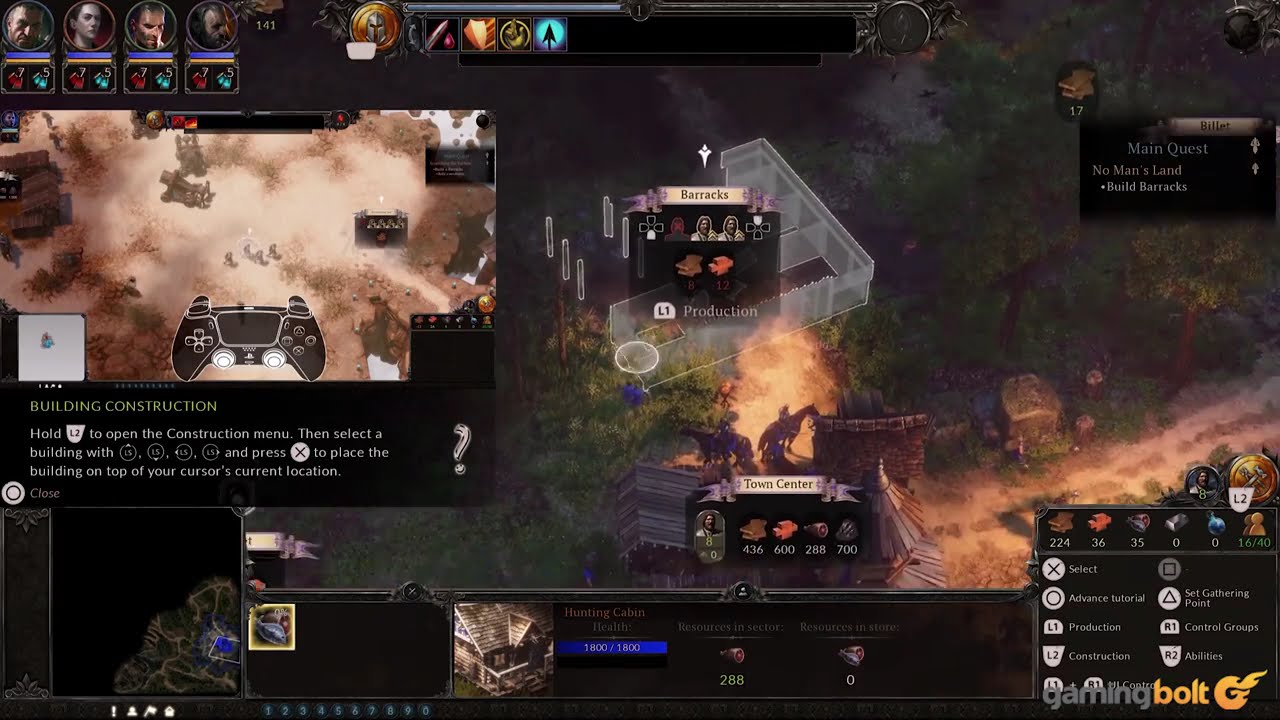Select the Barracks building banner

[x=704, y=196]
